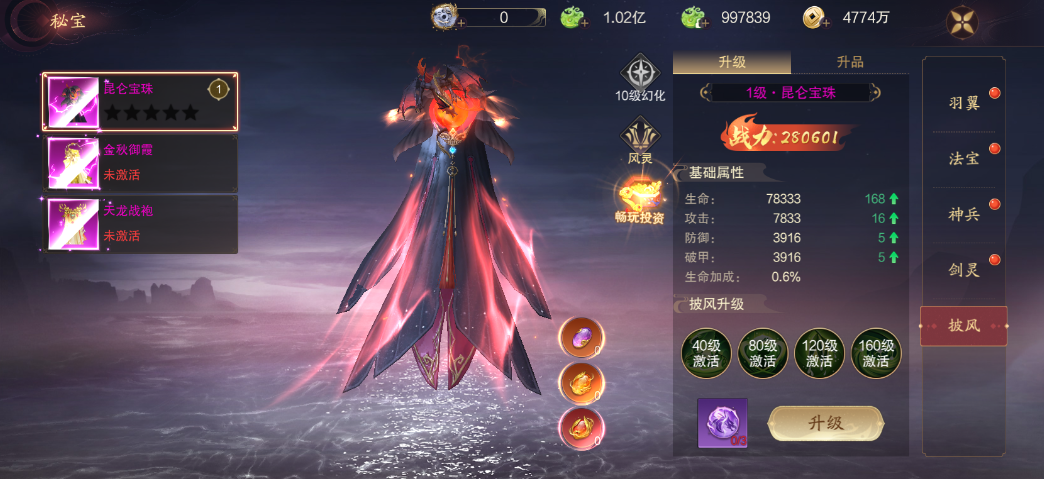Select the 天龙战袍 cloak entry
The image size is (1044, 479).
pos(140,223)
